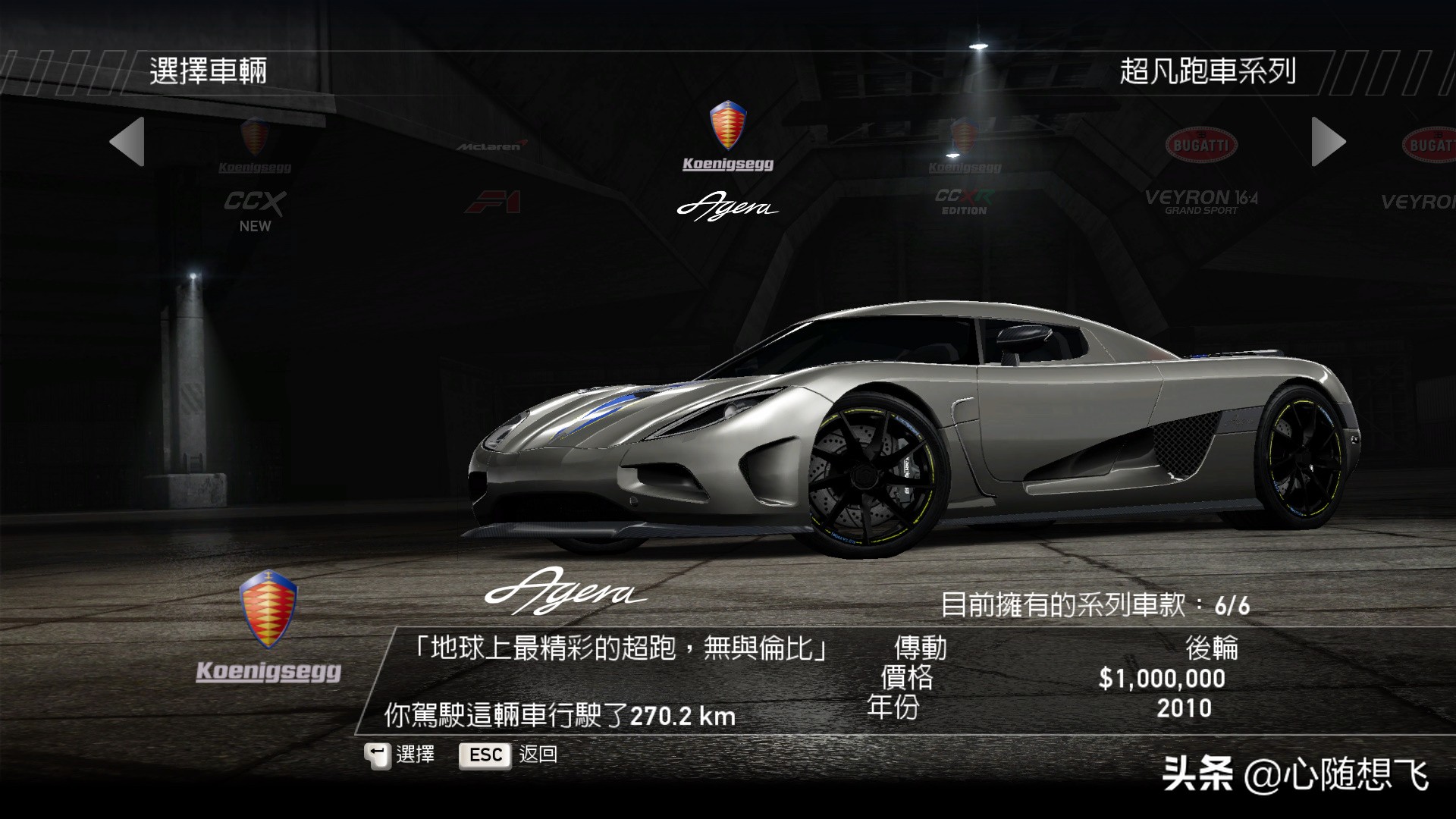Click the right arrow to next car
Viewport: 1456px width, 819px height.
tap(1328, 142)
